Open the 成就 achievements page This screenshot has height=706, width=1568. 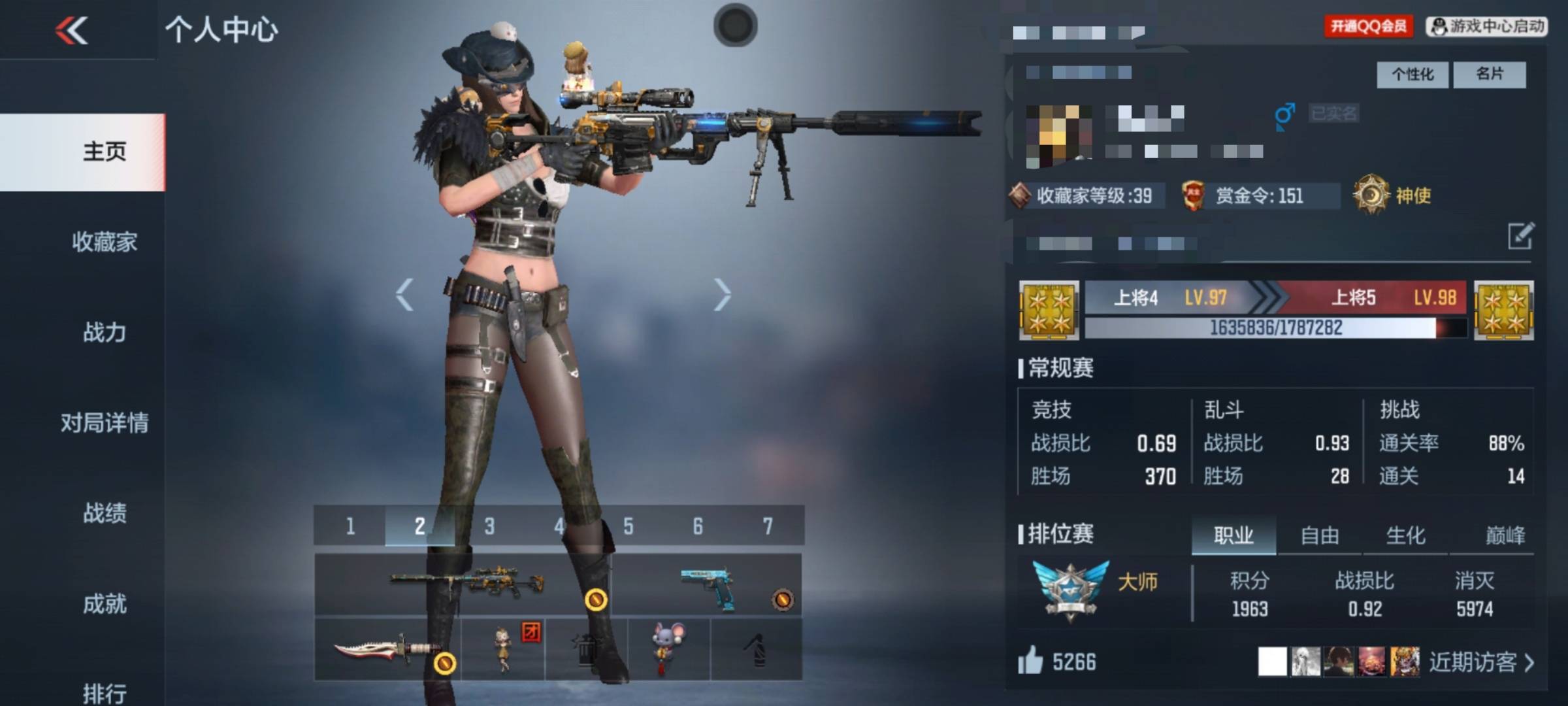point(105,603)
